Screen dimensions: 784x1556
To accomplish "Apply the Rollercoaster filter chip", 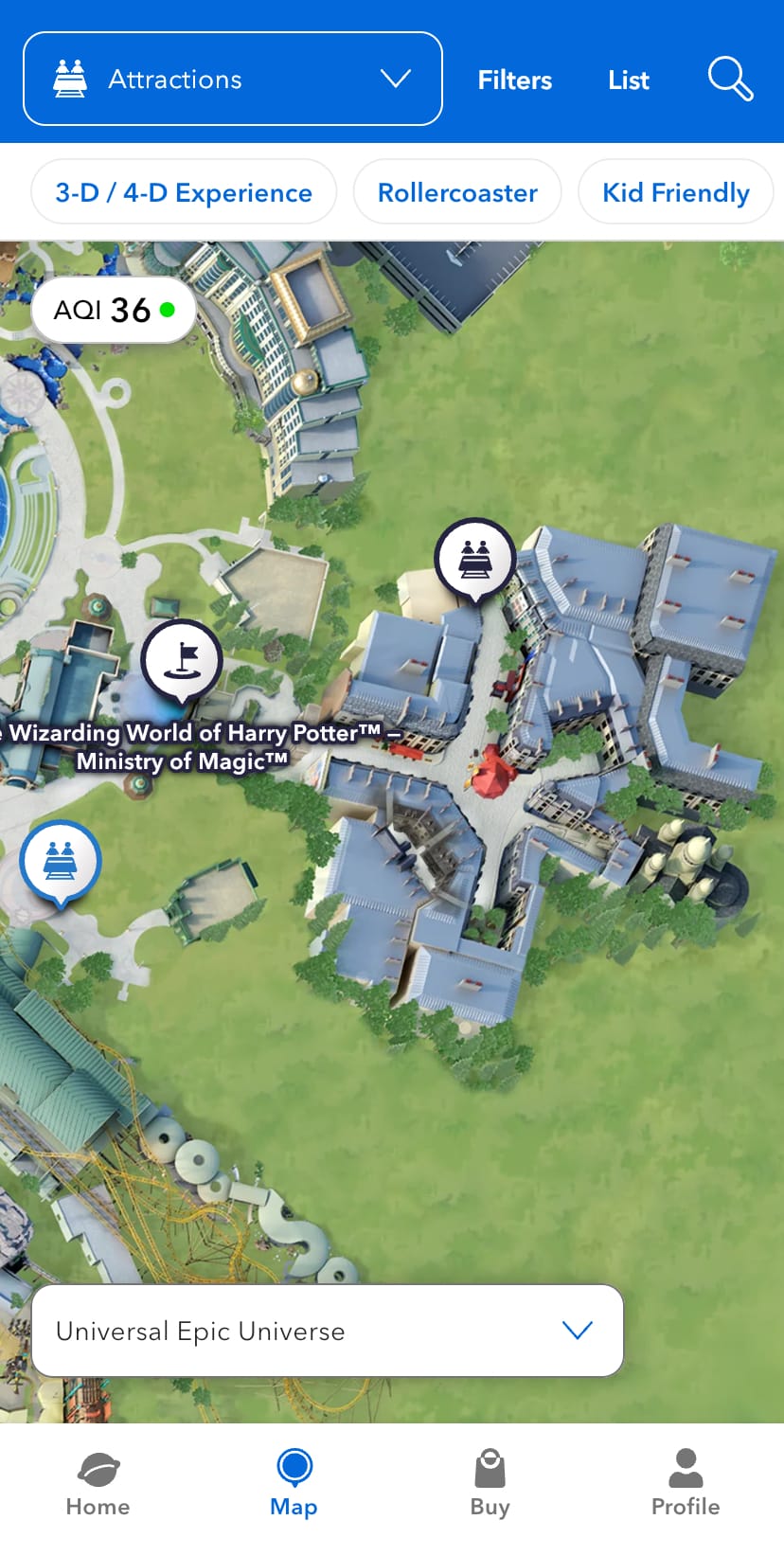I will (457, 192).
